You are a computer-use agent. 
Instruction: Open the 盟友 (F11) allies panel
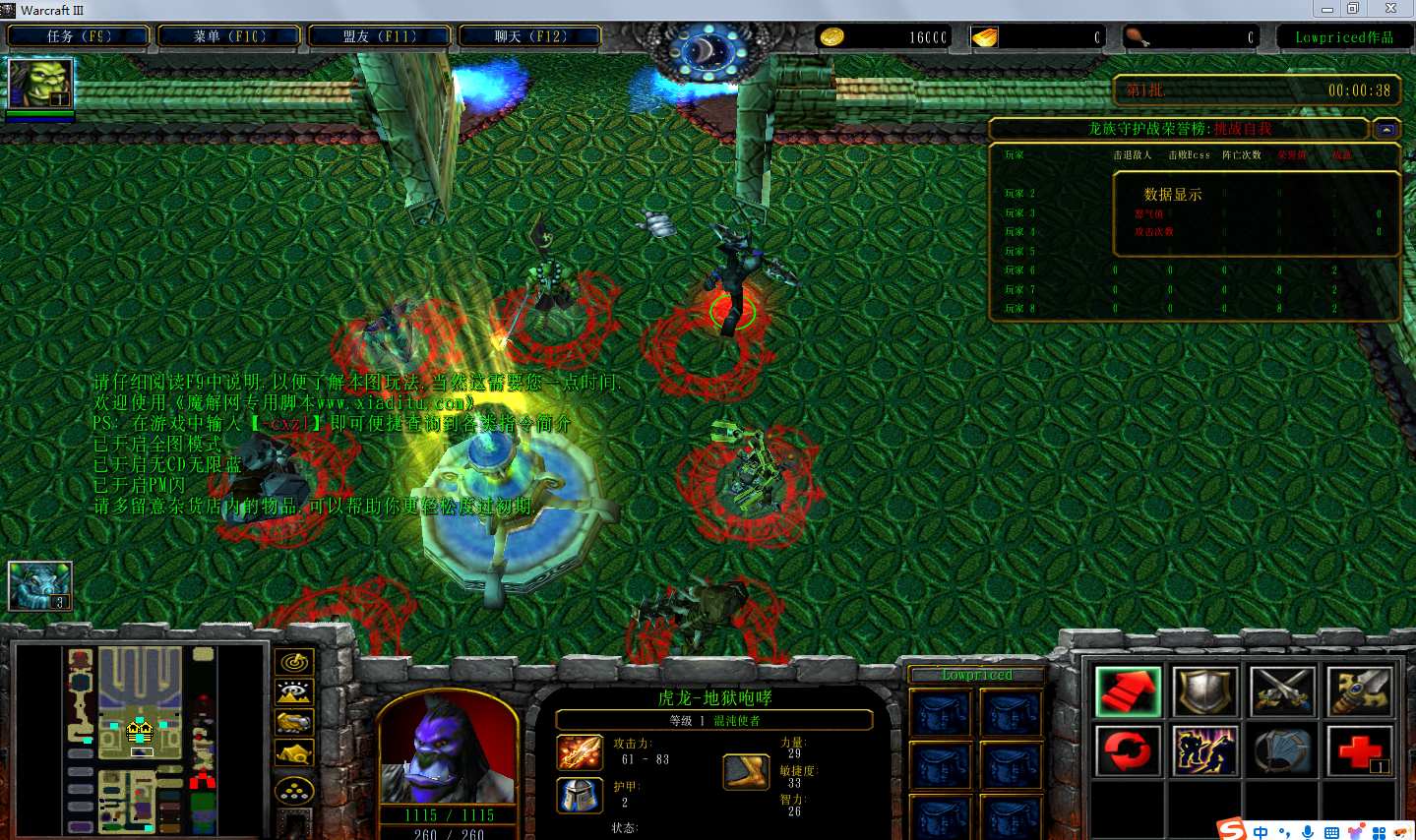(x=380, y=36)
